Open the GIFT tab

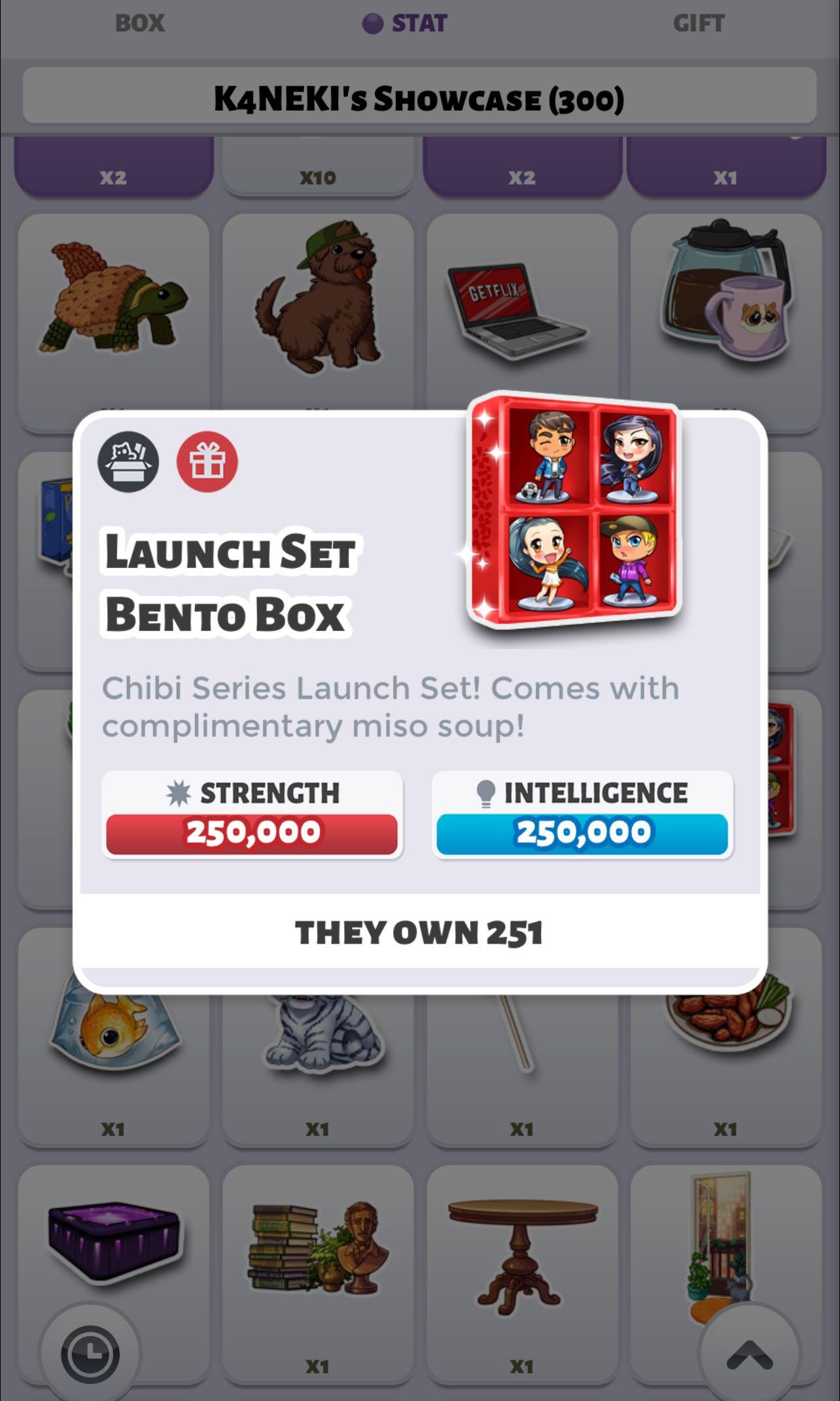(698, 23)
